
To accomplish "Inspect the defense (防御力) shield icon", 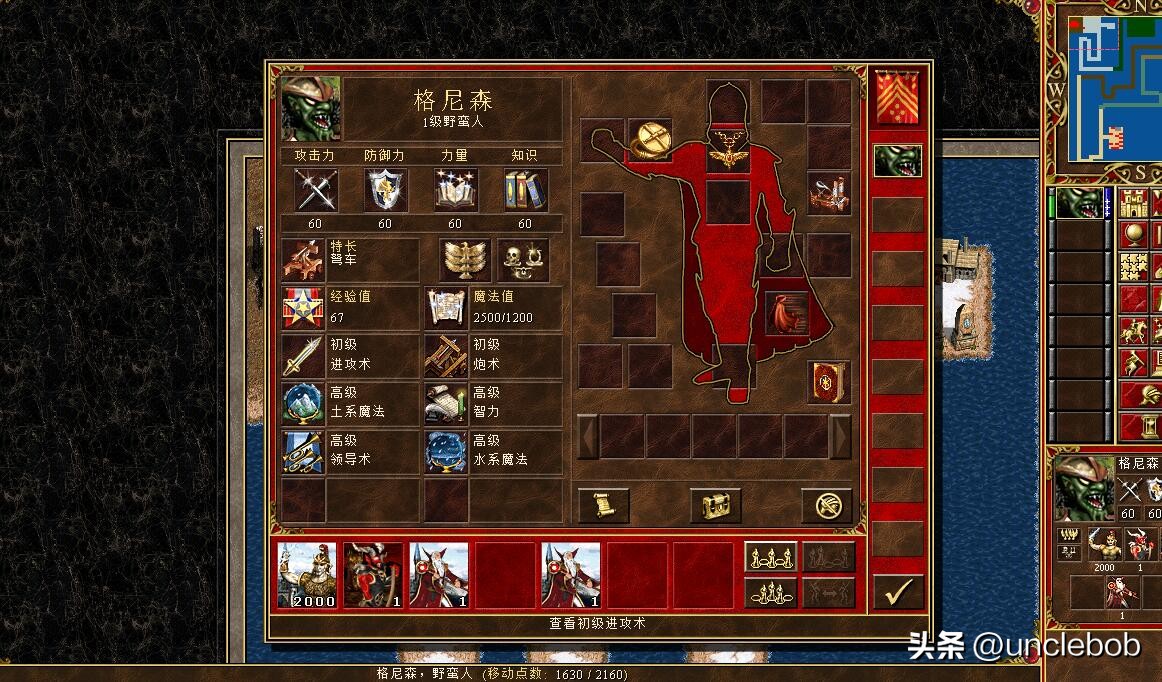I will 385,190.
